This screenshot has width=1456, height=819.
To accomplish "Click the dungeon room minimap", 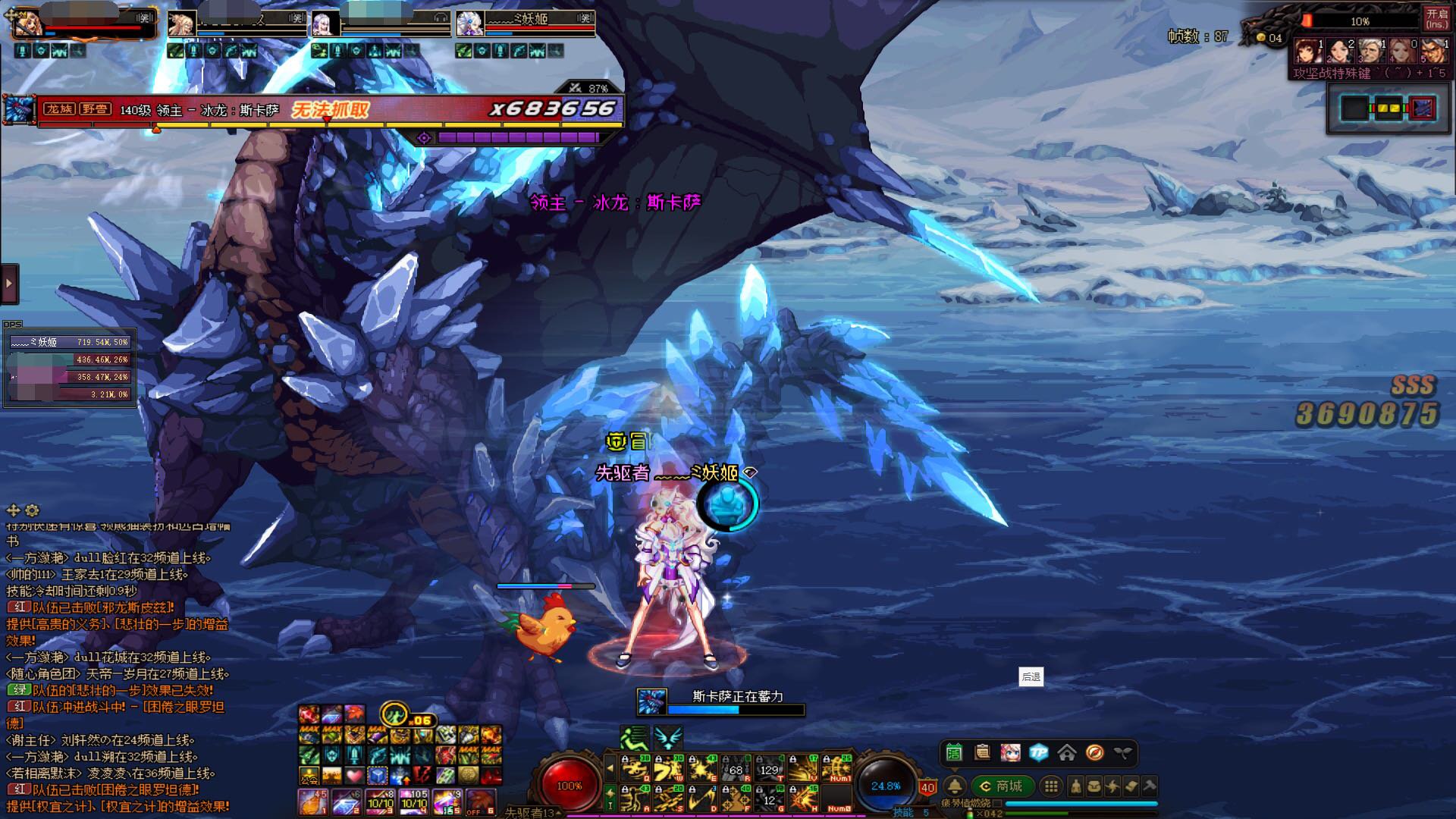I will click(1387, 108).
